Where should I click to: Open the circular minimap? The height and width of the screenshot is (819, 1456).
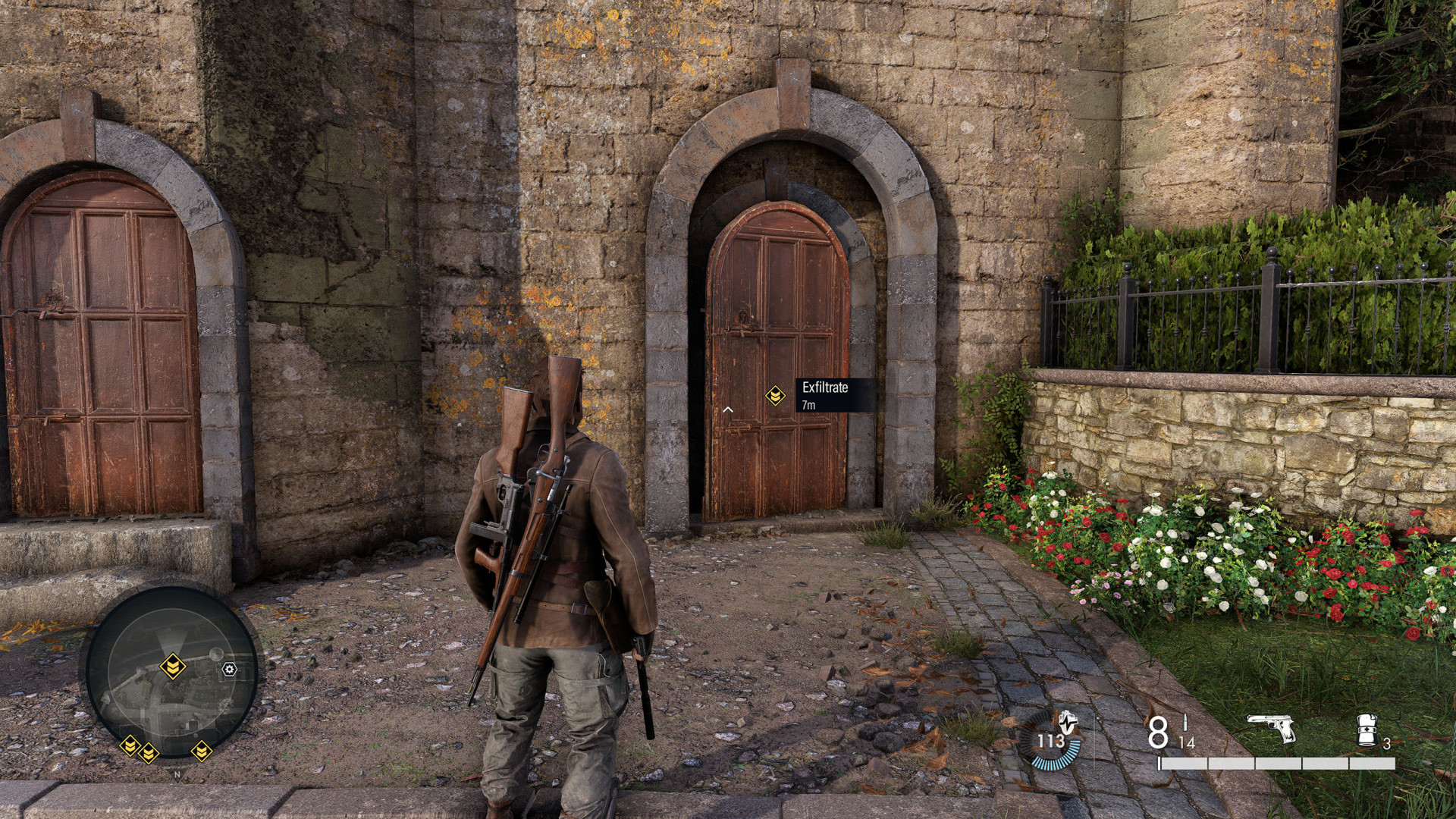(x=171, y=670)
